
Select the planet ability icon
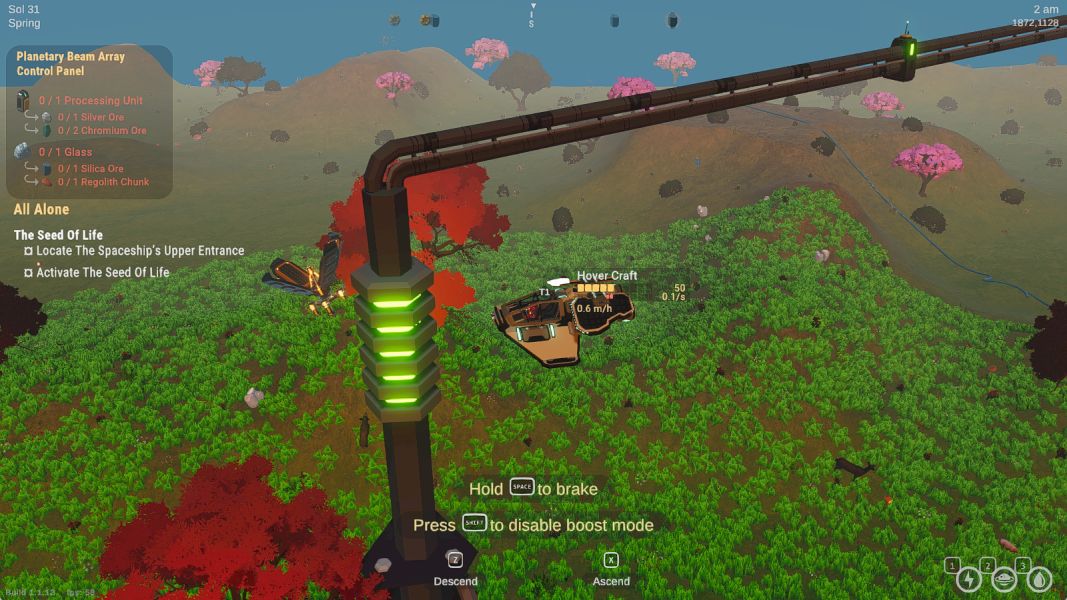pyautogui.click(x=1004, y=579)
